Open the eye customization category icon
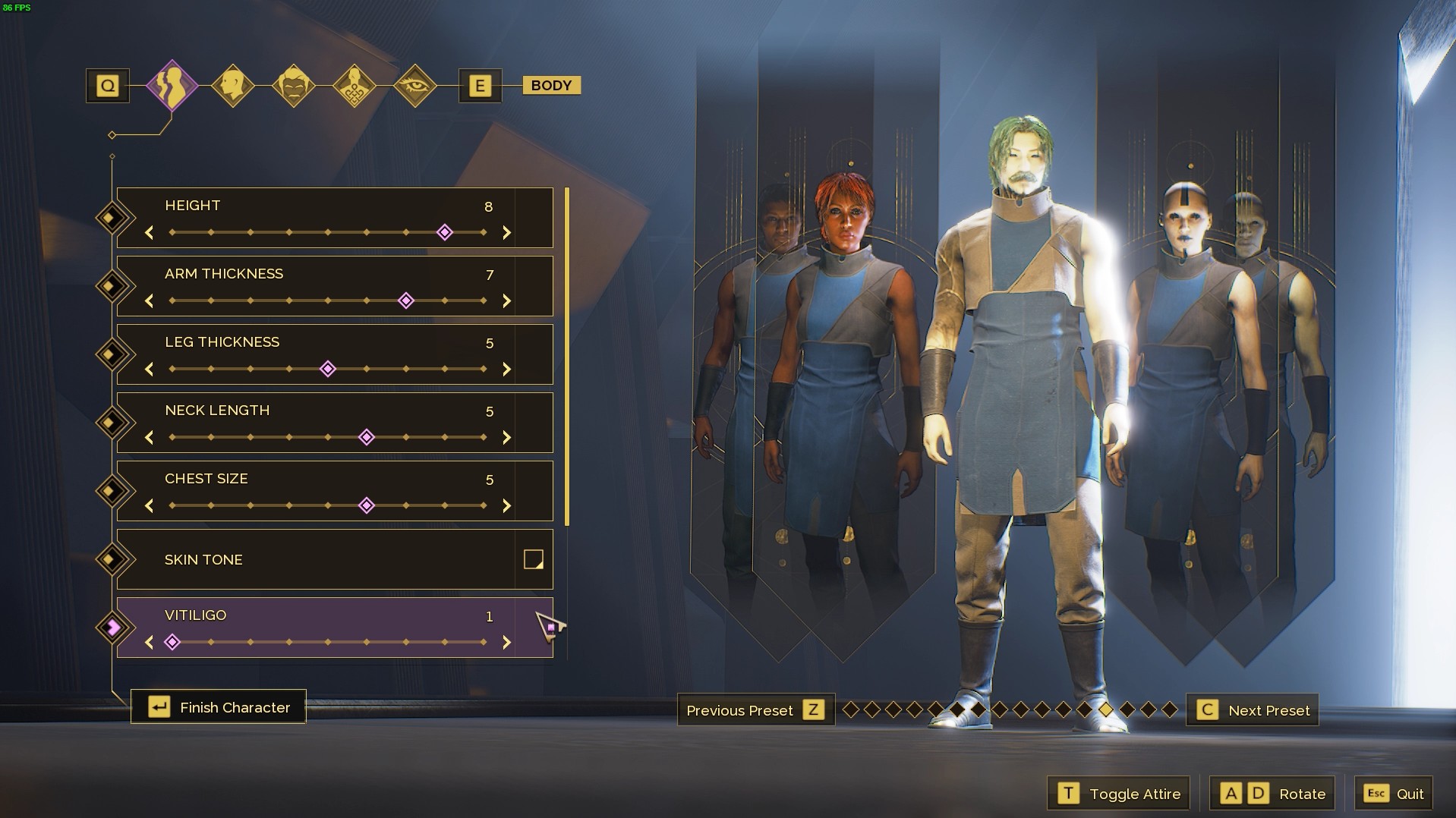1456x818 pixels. tap(414, 85)
